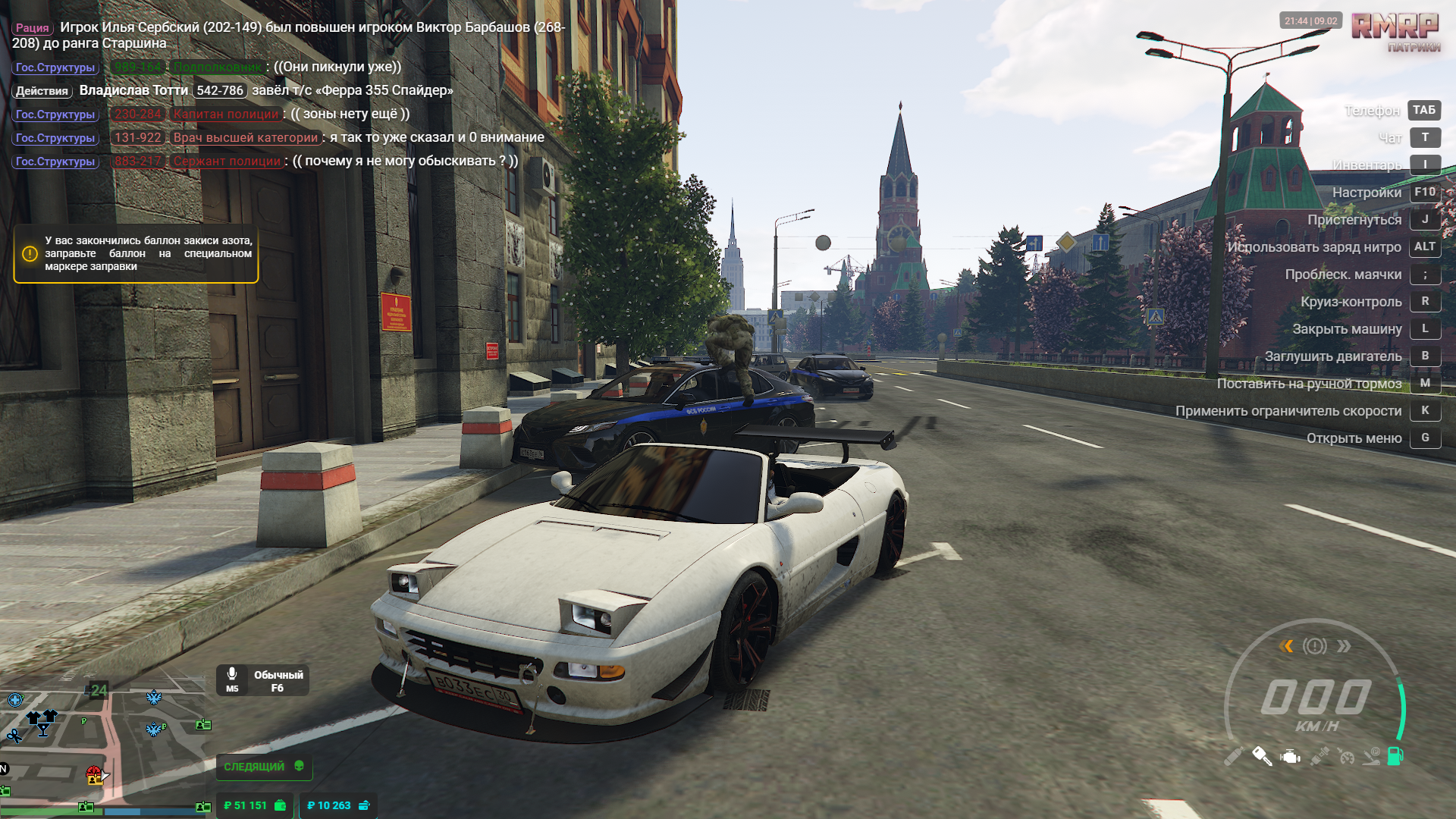Select the car key icon
The image size is (1456, 819).
coord(1262,756)
